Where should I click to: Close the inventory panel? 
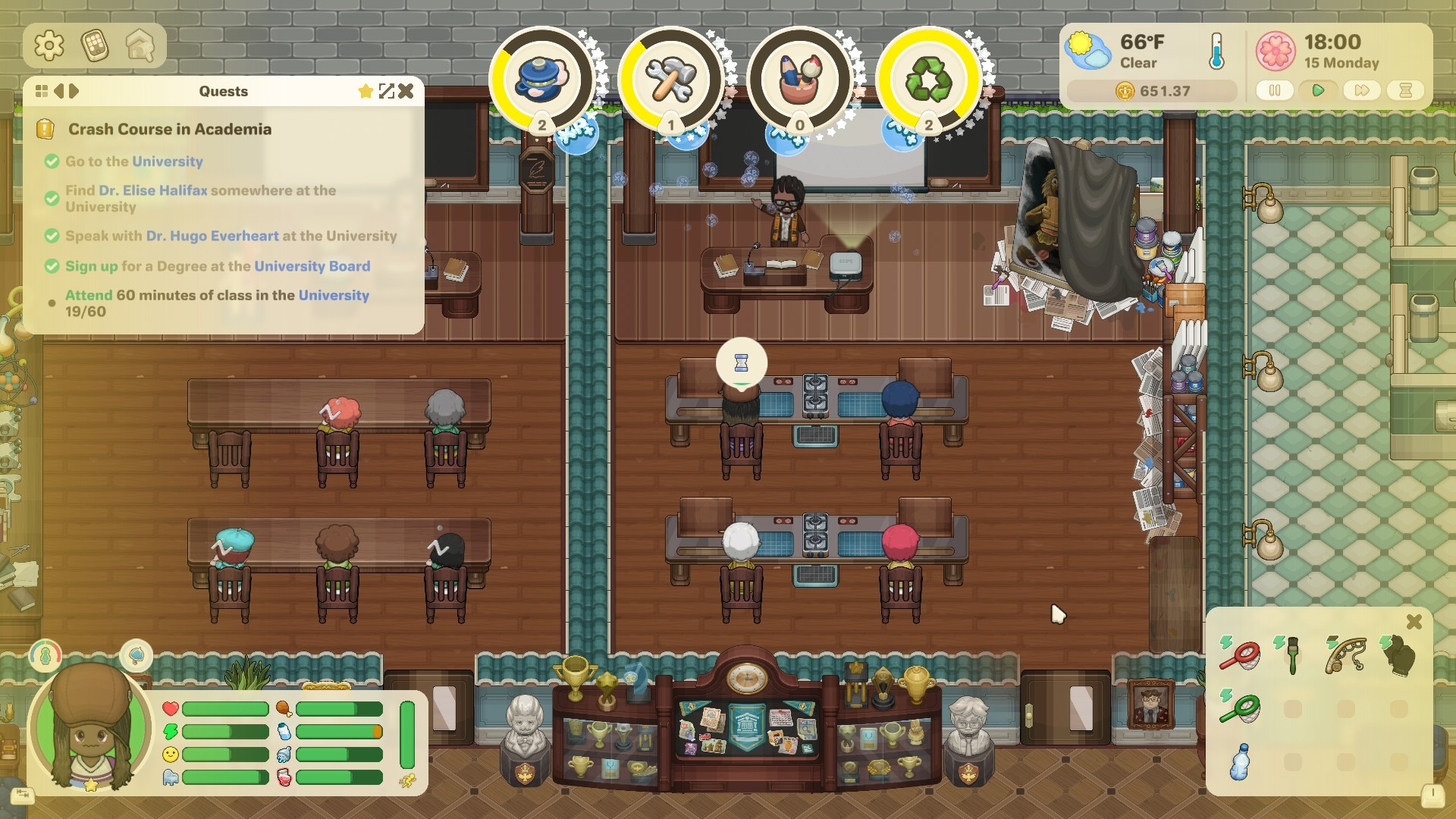point(1414,622)
